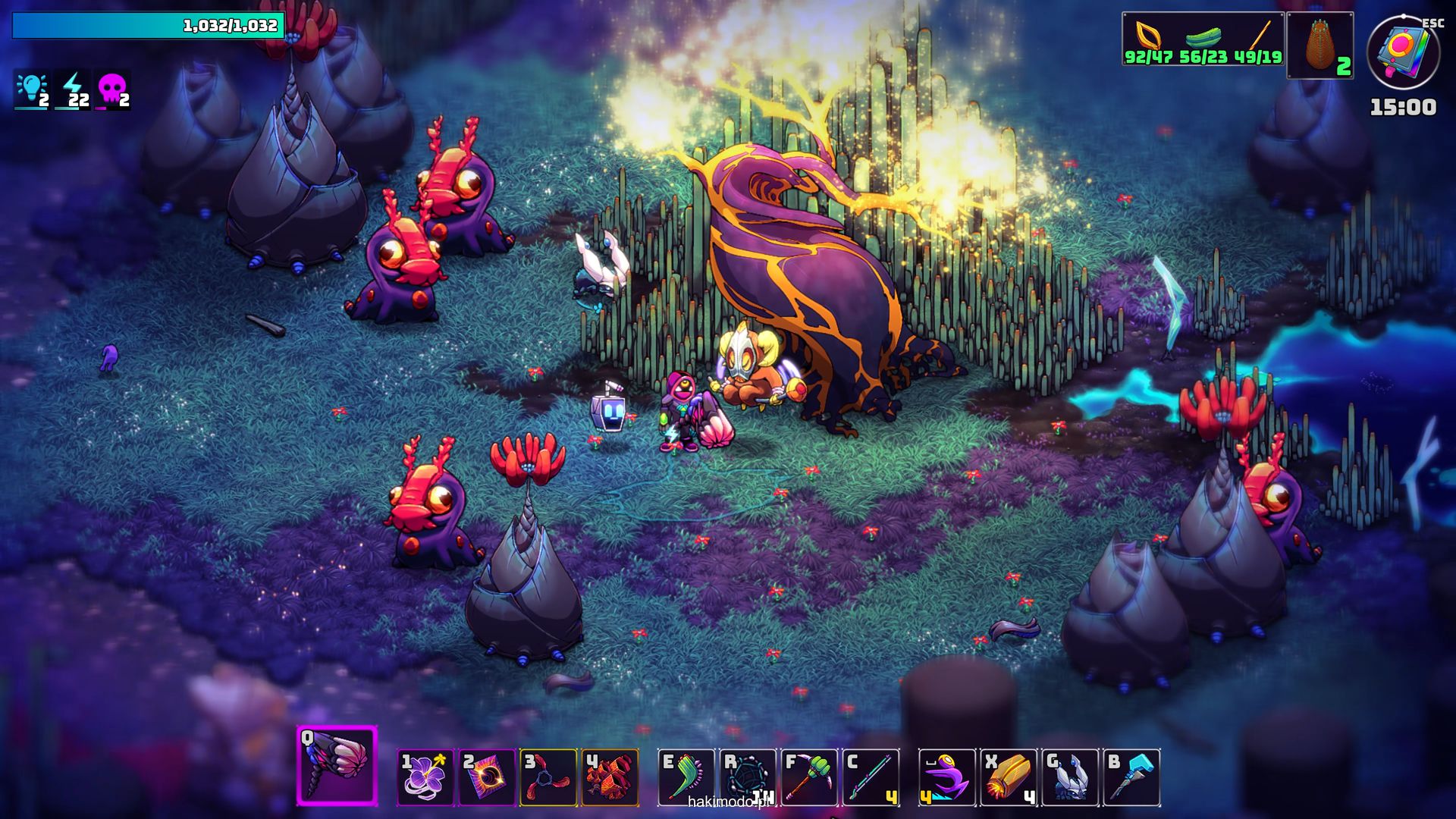Use the purple flower item in slot 1
This screenshot has width=1456, height=819.
(425, 777)
